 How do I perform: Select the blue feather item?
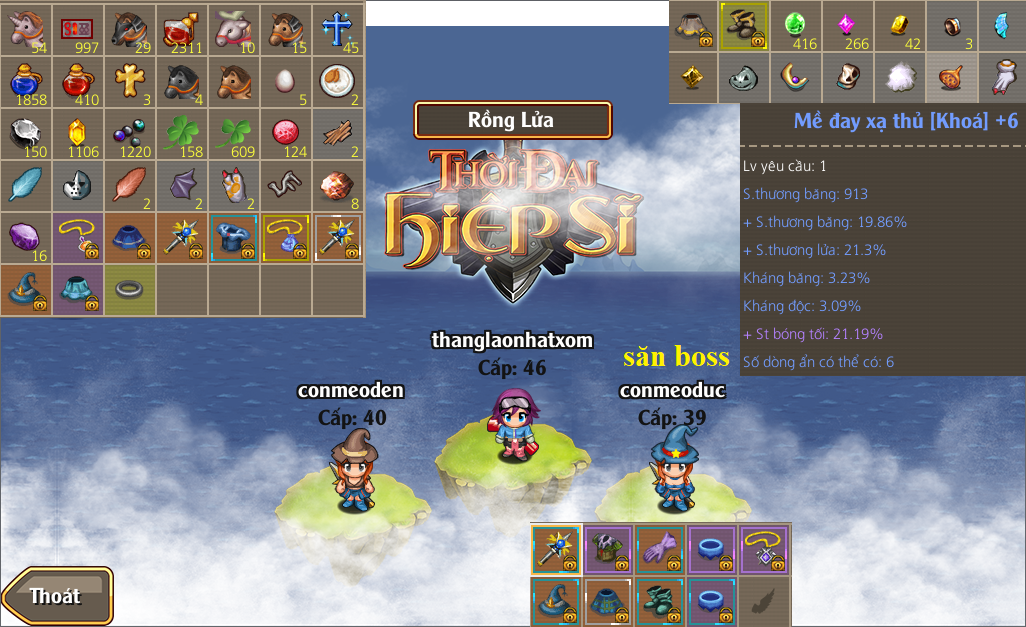click(26, 186)
